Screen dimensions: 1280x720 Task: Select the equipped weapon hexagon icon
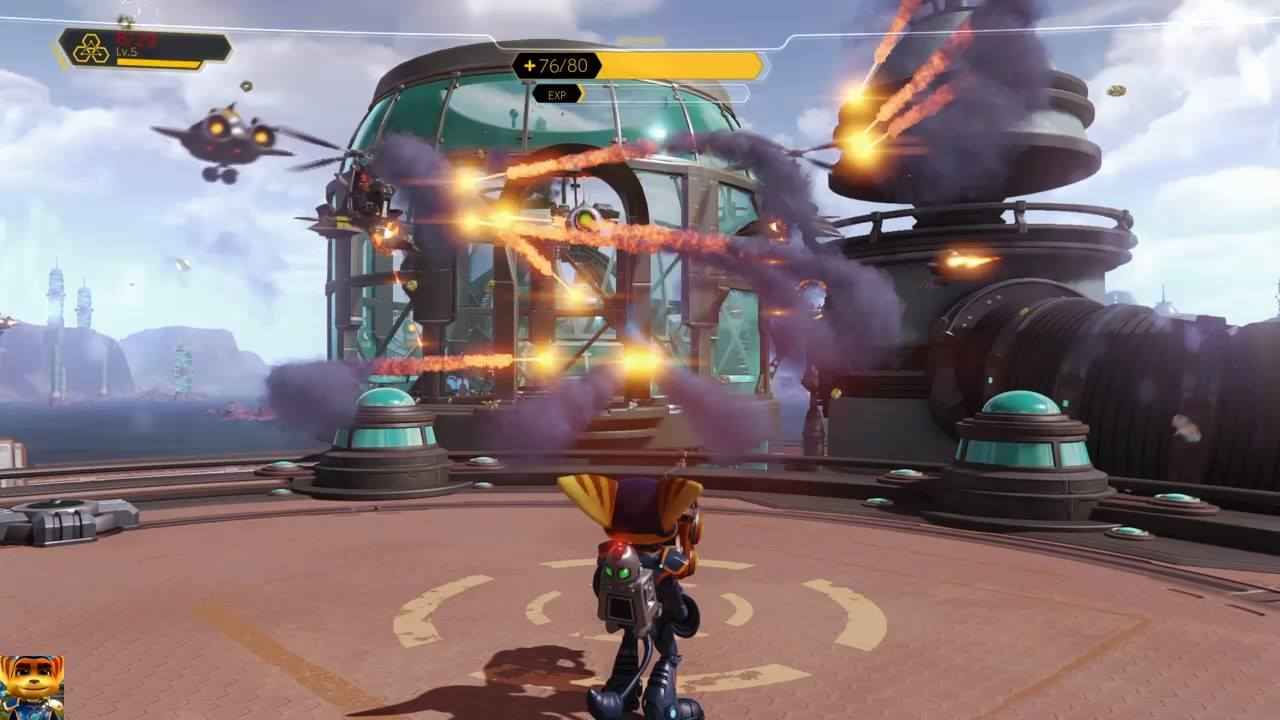coord(91,49)
